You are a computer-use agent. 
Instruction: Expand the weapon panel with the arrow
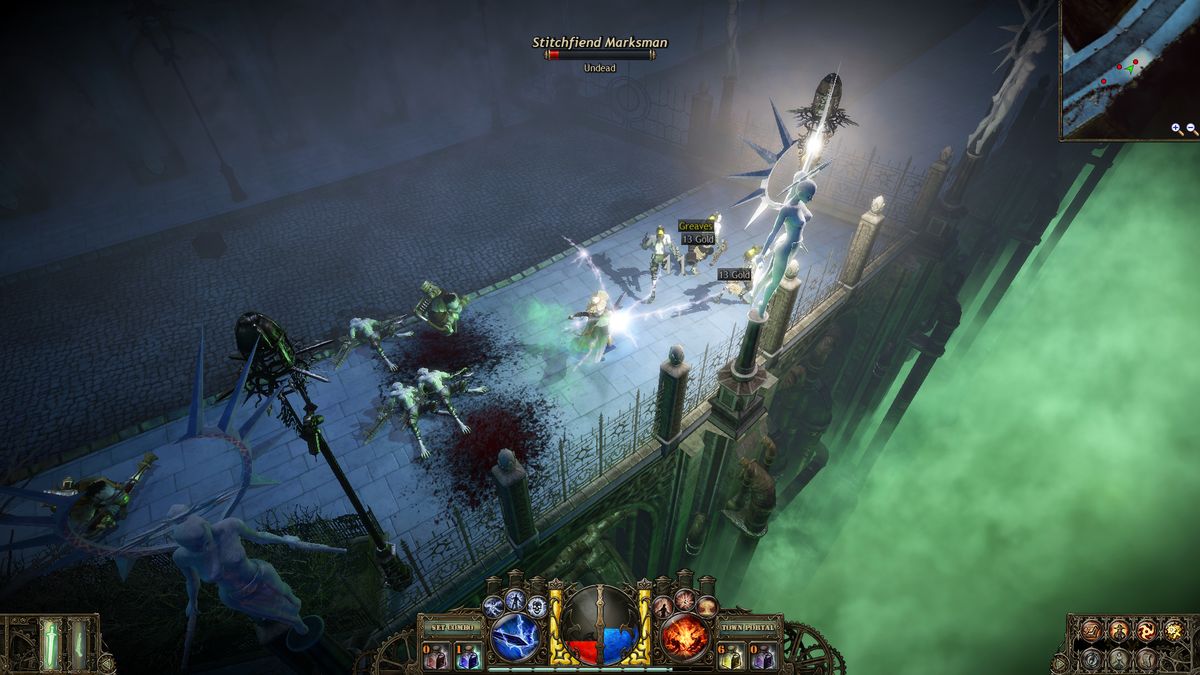coord(104,661)
